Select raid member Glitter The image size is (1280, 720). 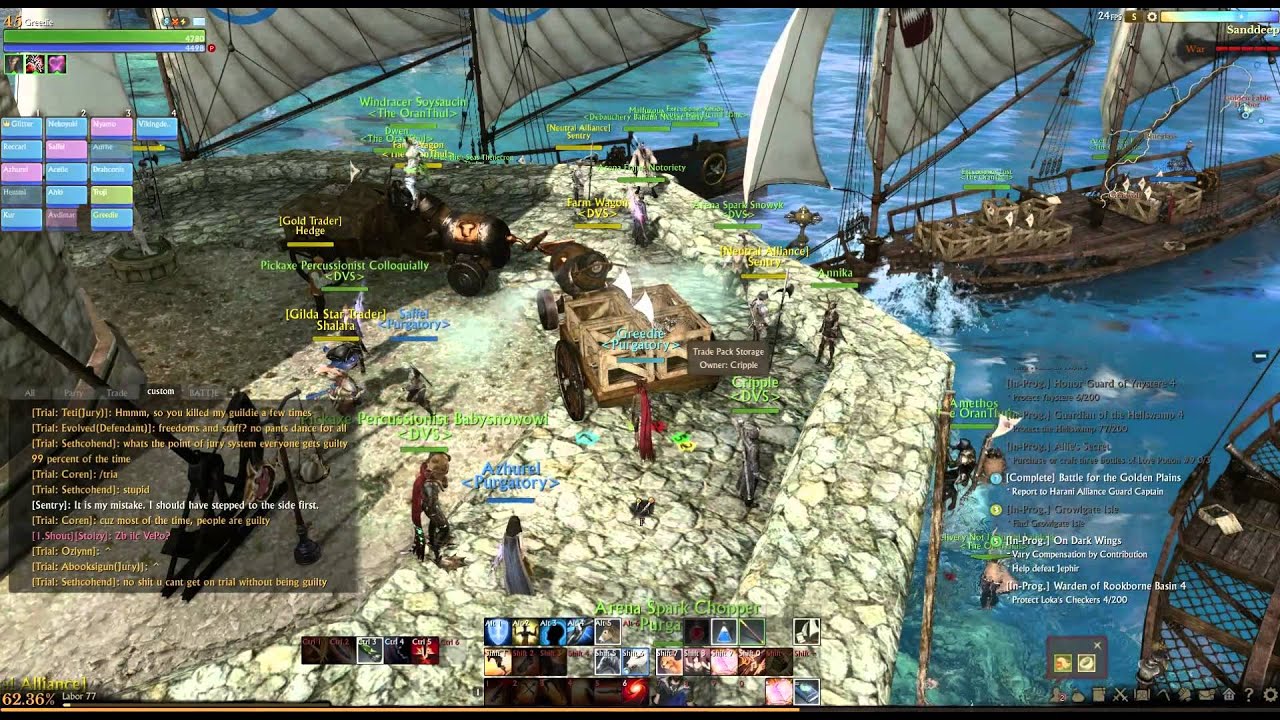(x=22, y=125)
